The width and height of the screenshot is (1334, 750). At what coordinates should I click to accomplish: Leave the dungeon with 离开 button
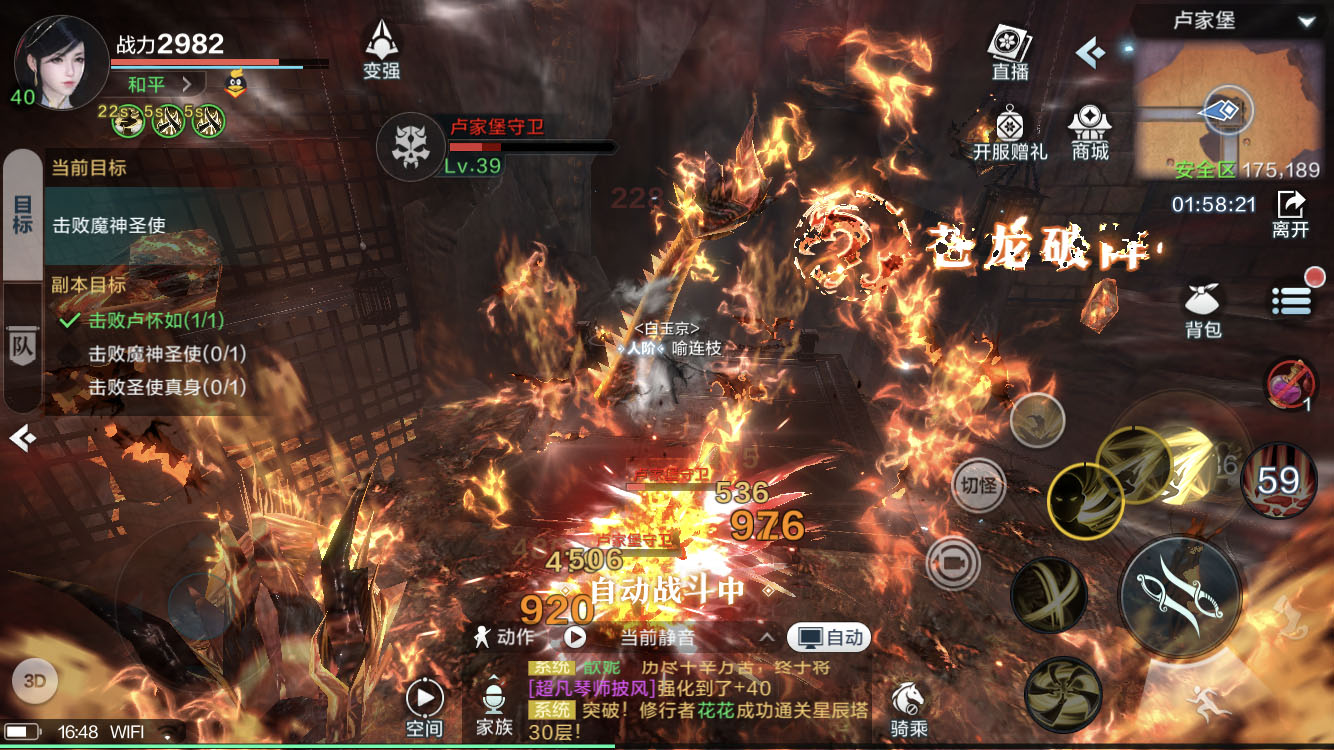1291,212
